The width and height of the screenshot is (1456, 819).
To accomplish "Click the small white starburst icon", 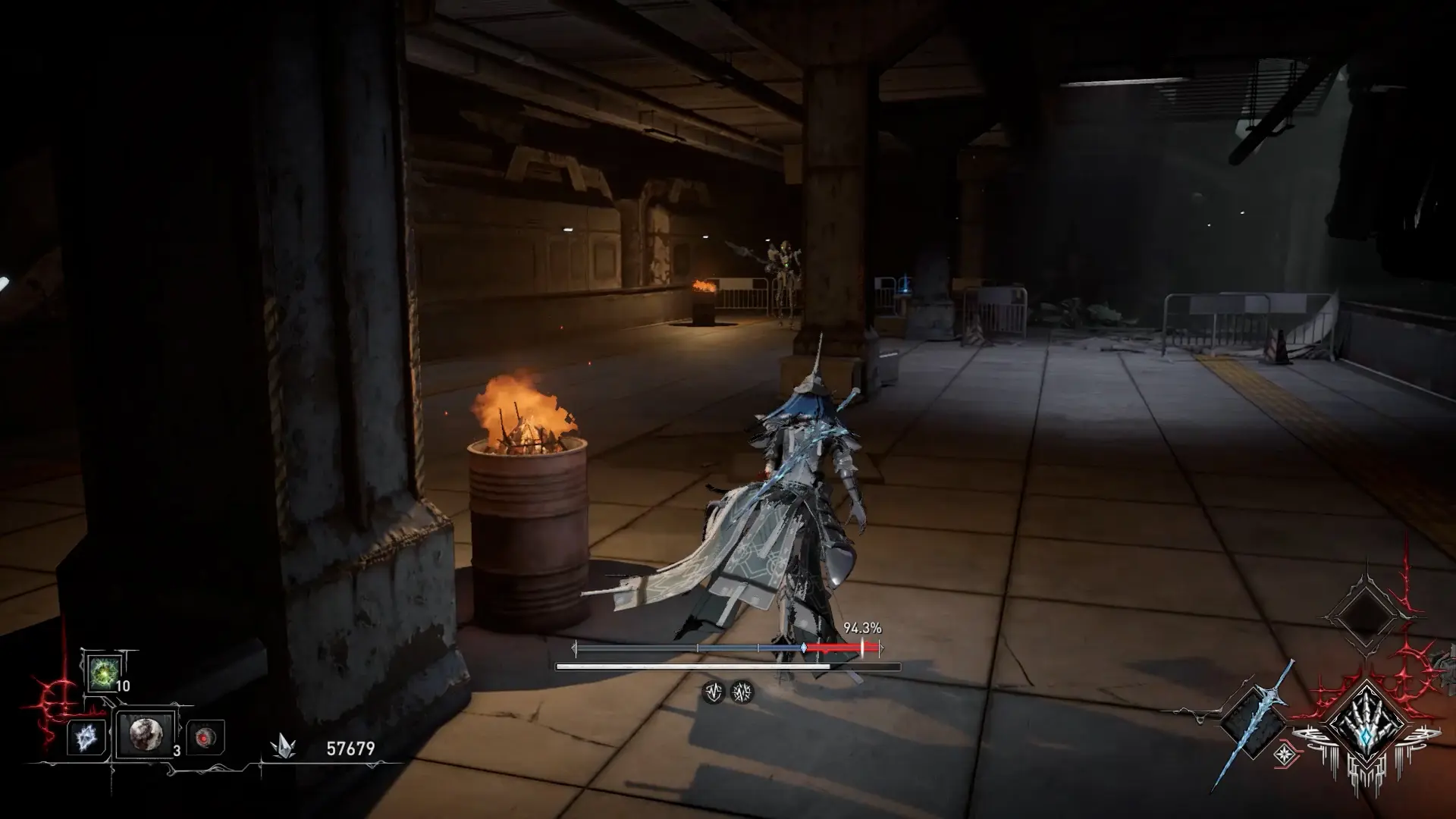I will pyautogui.click(x=1285, y=754).
